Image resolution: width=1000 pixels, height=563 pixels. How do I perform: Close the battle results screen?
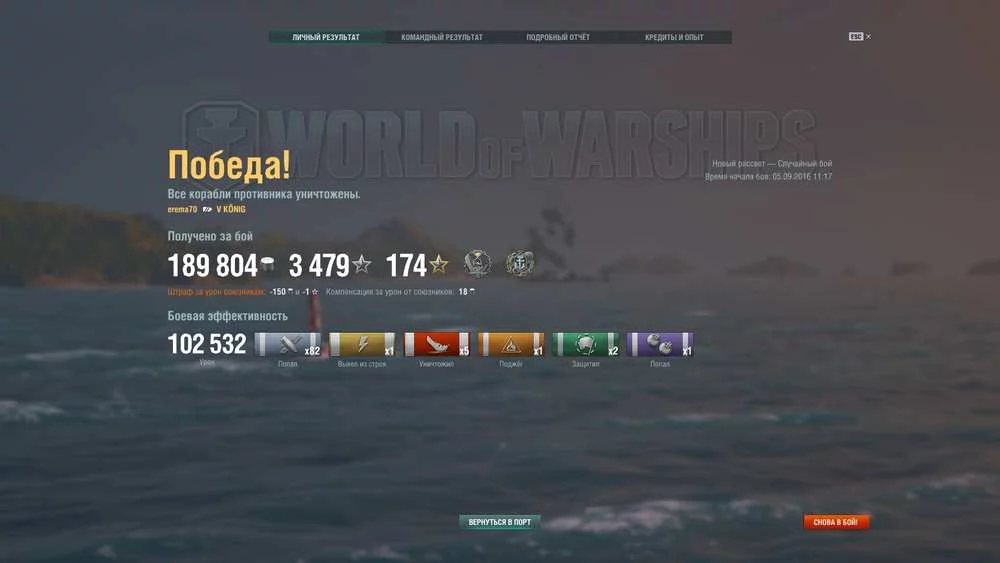click(x=861, y=37)
